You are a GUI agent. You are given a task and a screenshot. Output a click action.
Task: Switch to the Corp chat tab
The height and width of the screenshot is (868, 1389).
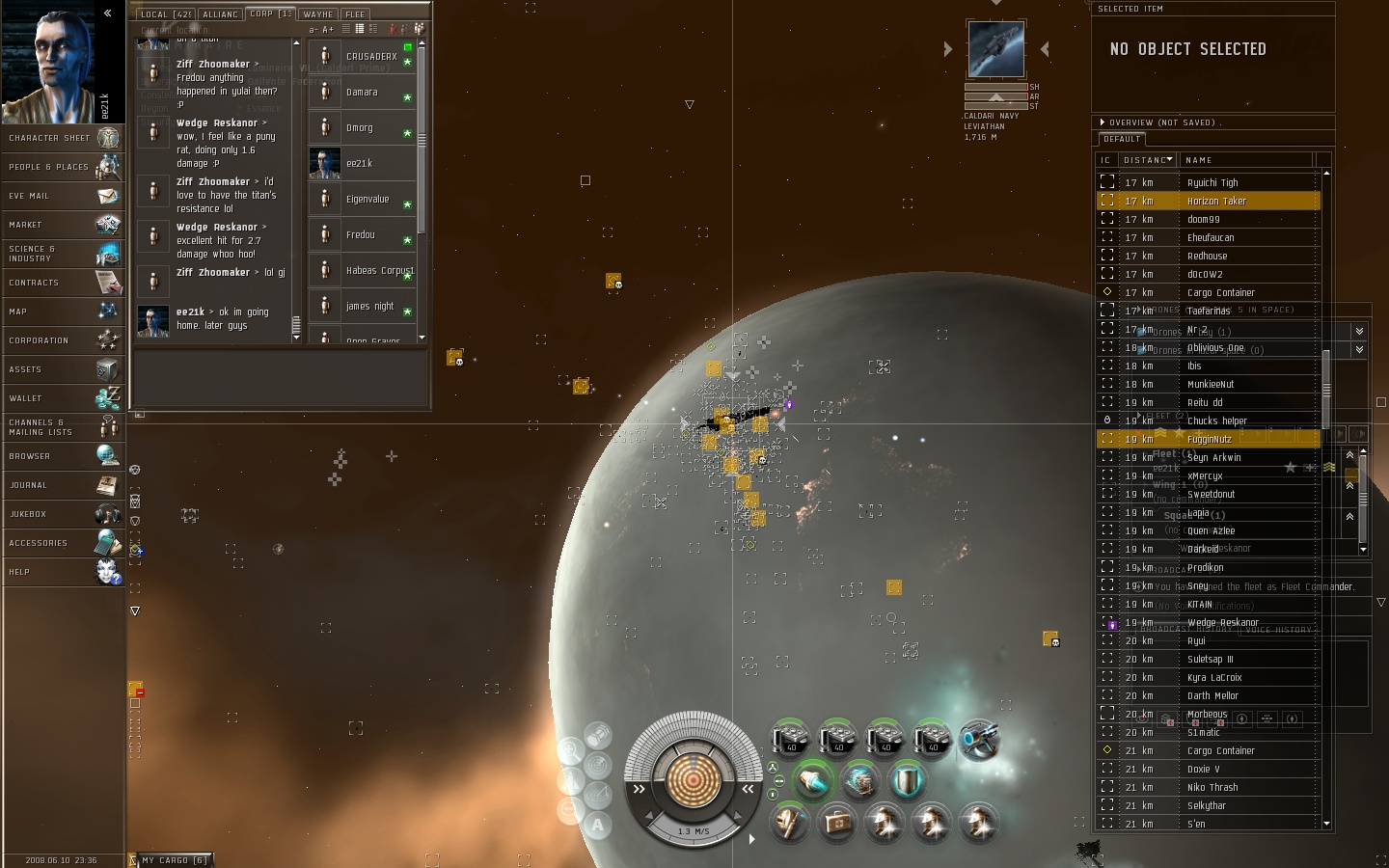click(x=270, y=14)
